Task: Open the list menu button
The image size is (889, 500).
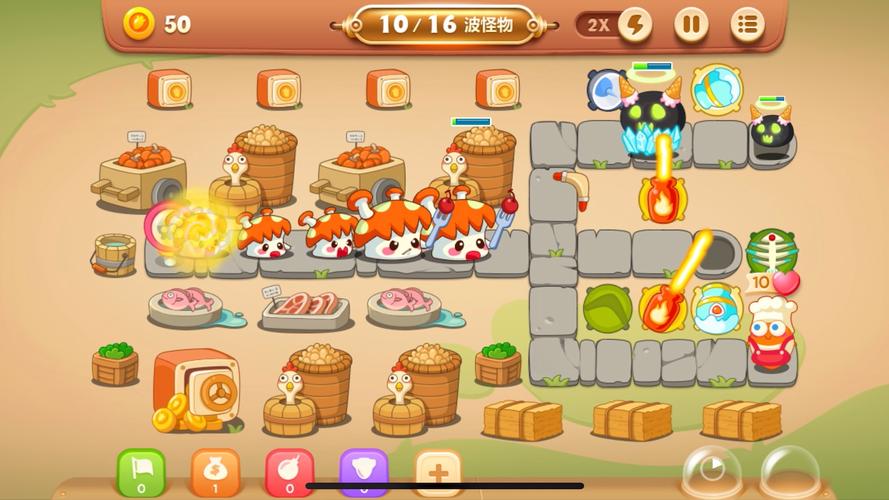Action: [747, 24]
